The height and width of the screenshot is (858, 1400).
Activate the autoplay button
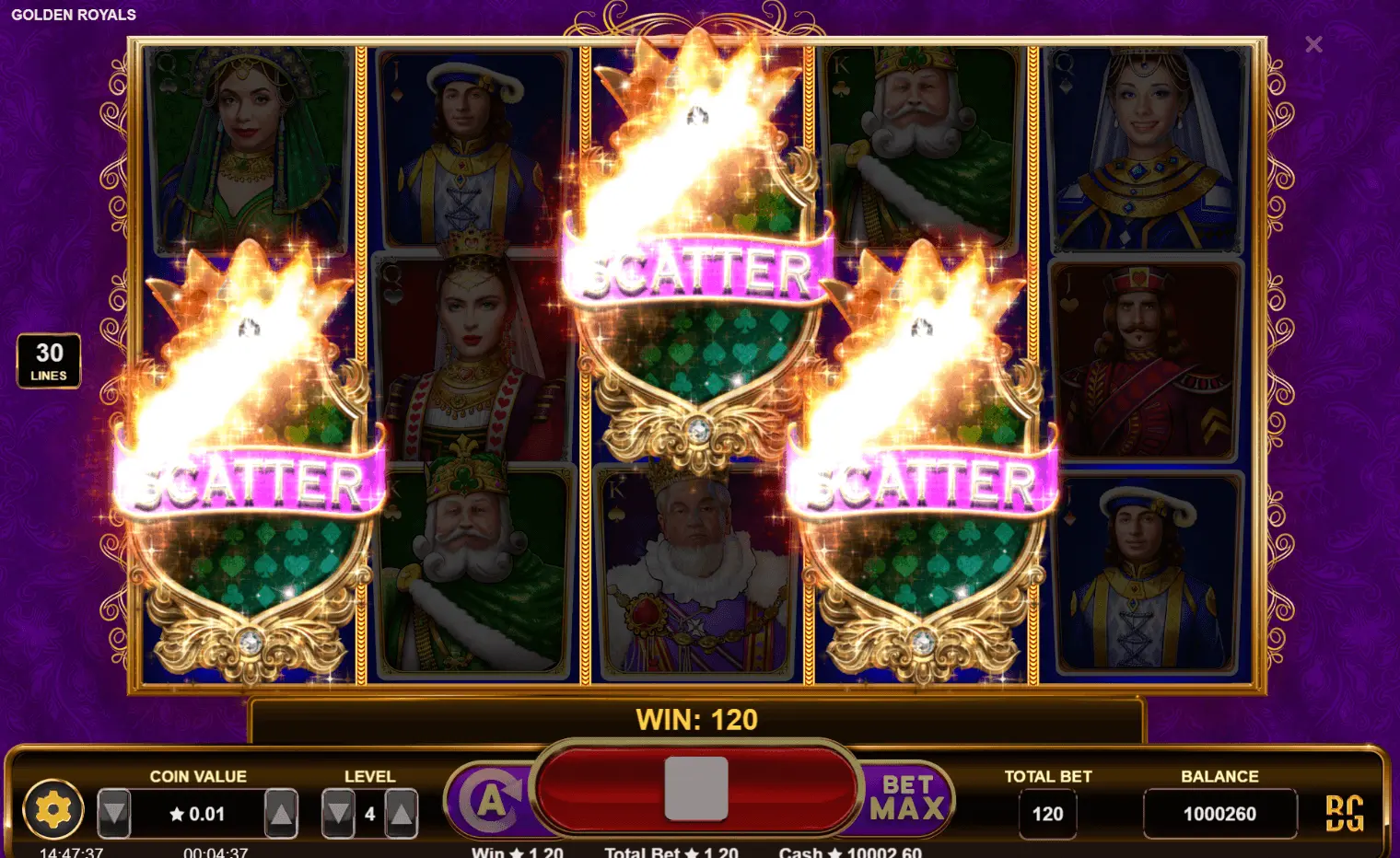[x=491, y=800]
